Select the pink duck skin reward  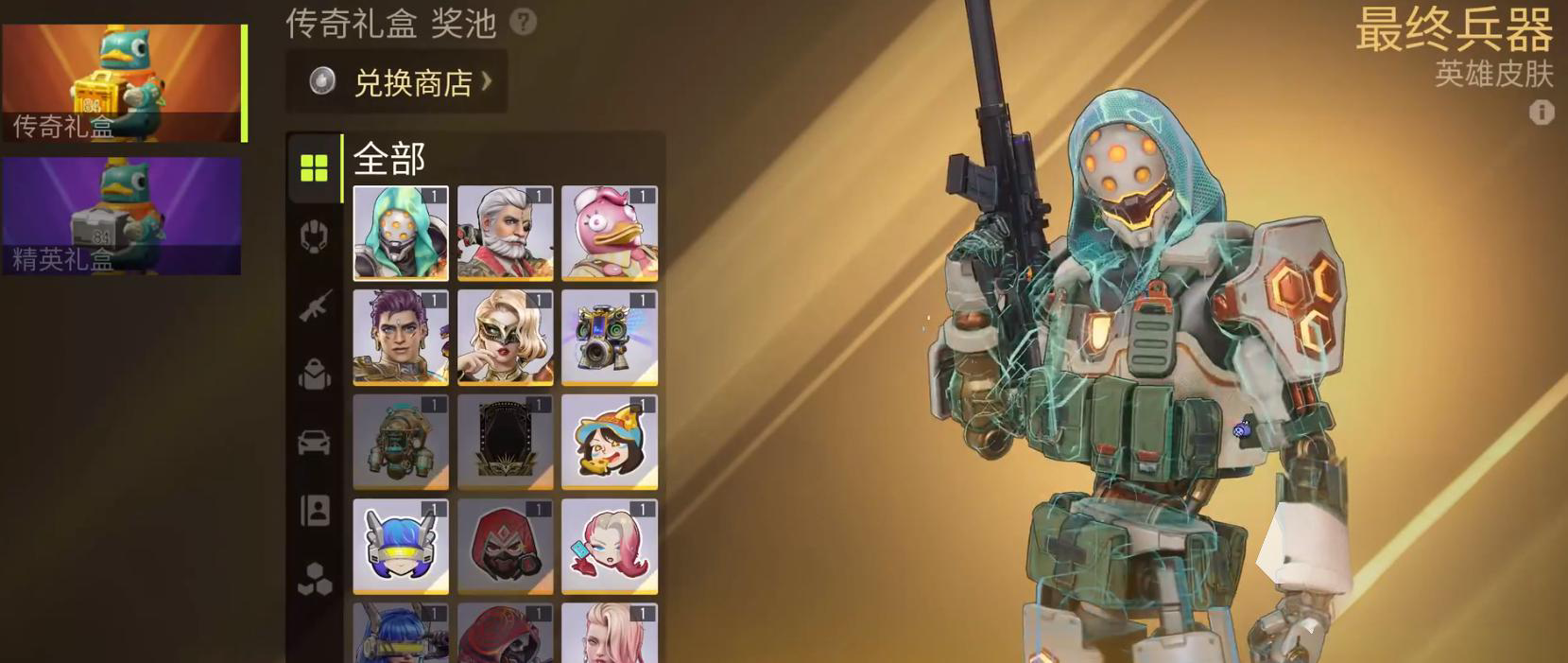point(610,233)
